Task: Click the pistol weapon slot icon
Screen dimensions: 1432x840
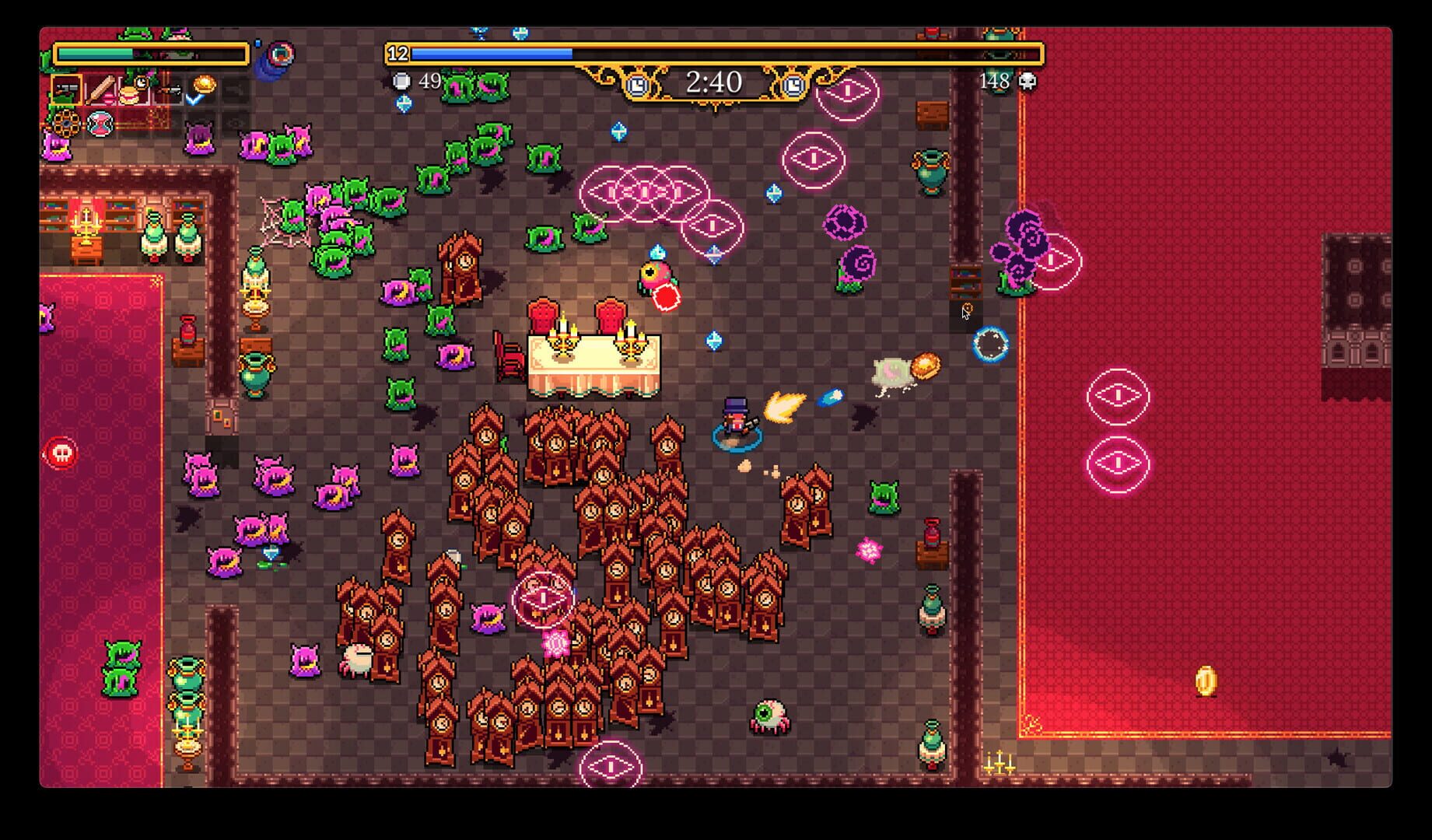Action: coord(170,89)
